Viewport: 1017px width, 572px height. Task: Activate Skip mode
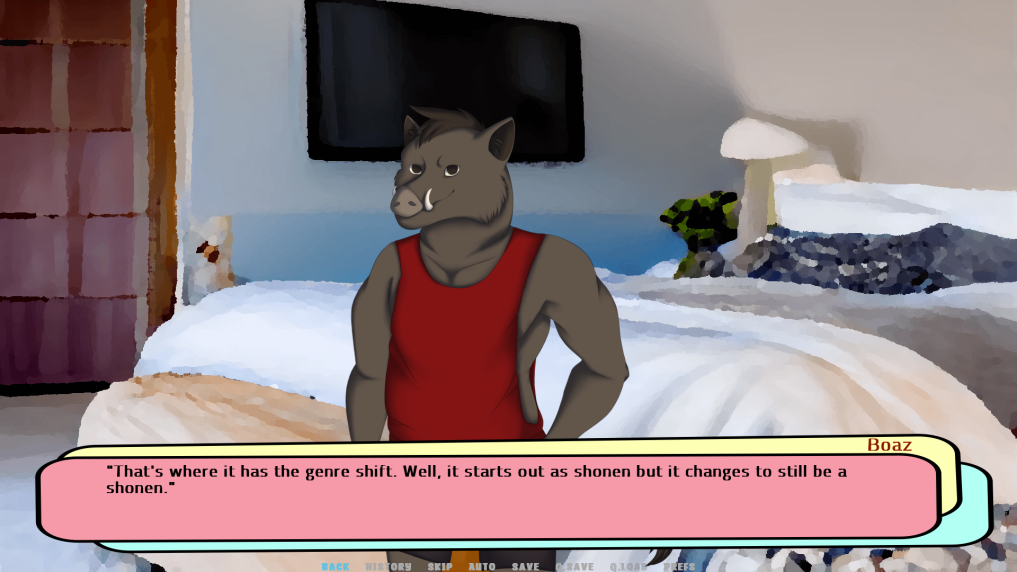[x=440, y=566]
